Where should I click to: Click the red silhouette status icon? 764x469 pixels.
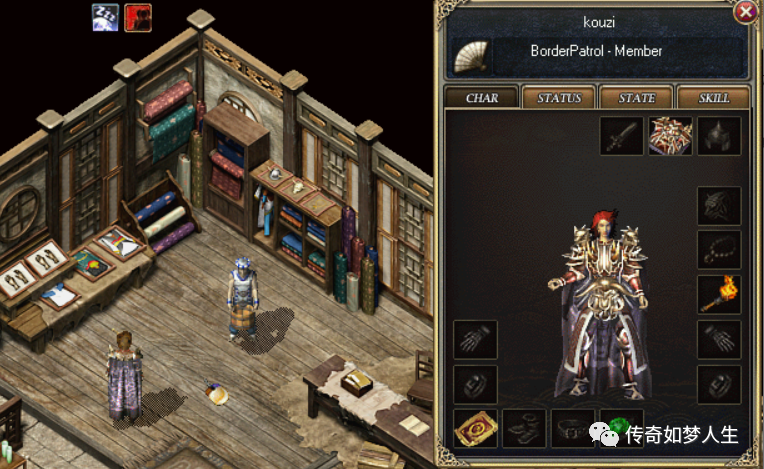pos(137,17)
